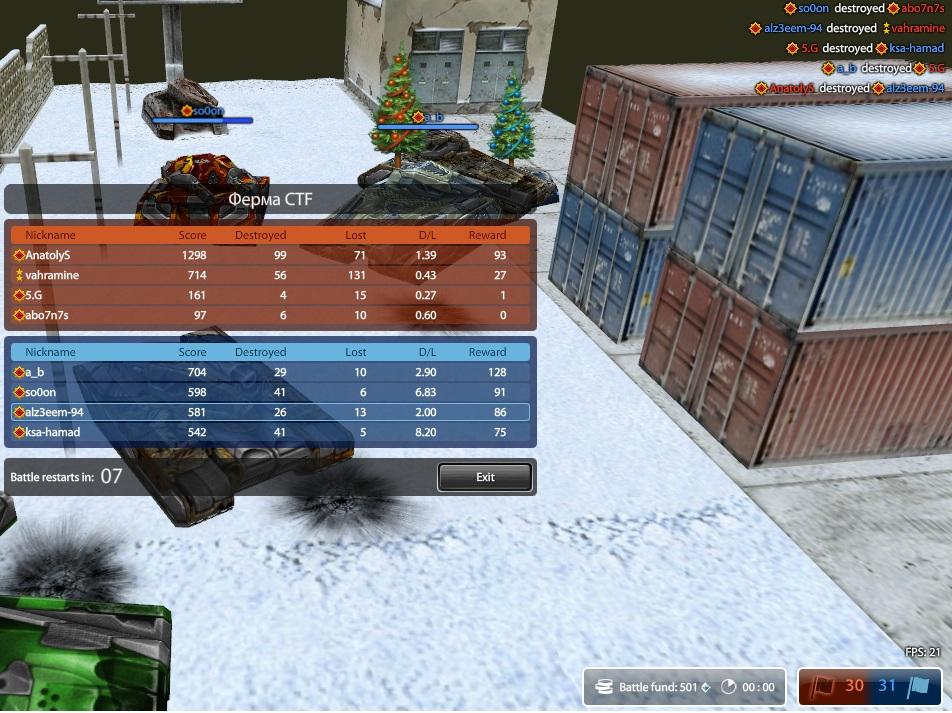Select abo7n7s in the red team list
This screenshot has width=952, height=713.
tap(270, 315)
